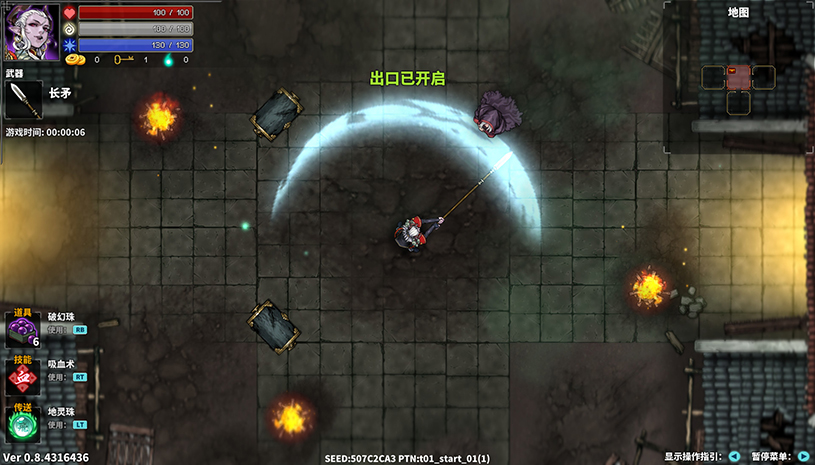Image resolution: width=815 pixels, height=465 pixels.
Task: Show the control guide (显示操作指引)
Action: [734, 456]
